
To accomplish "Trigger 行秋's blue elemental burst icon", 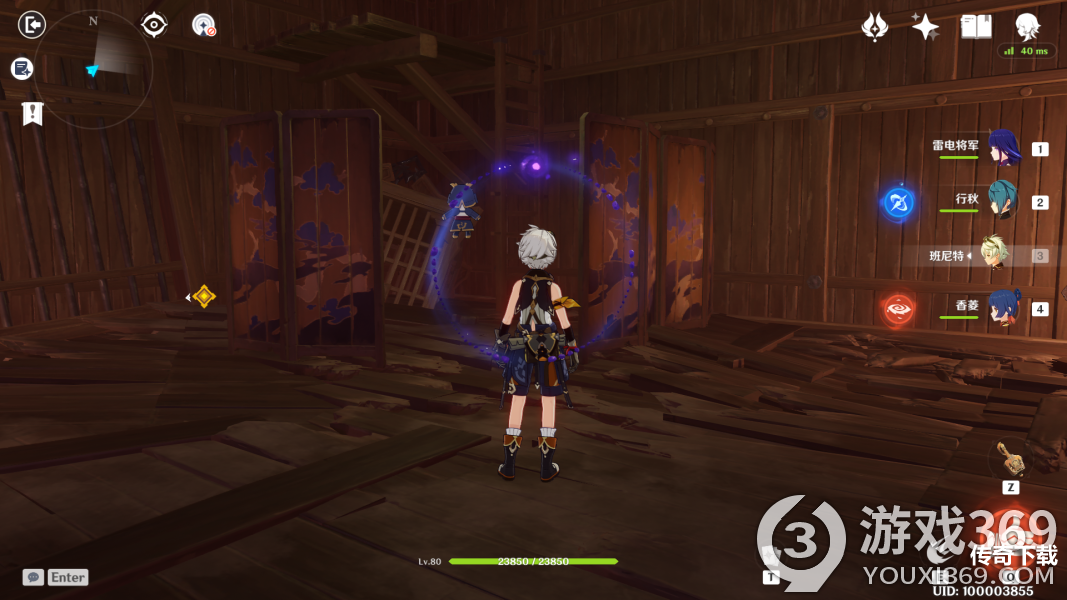I will (x=897, y=203).
